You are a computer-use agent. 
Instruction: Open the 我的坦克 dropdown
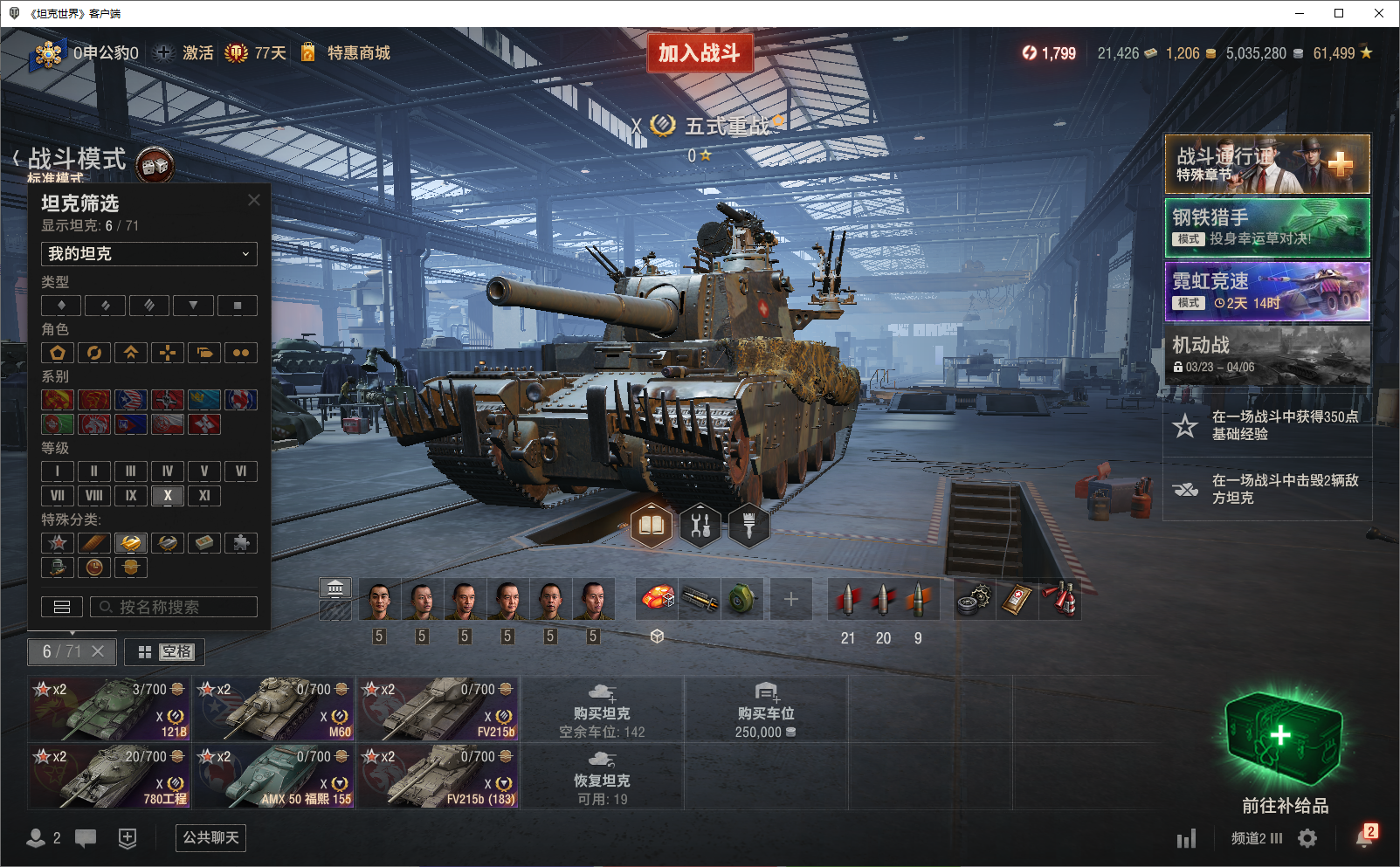click(x=149, y=254)
